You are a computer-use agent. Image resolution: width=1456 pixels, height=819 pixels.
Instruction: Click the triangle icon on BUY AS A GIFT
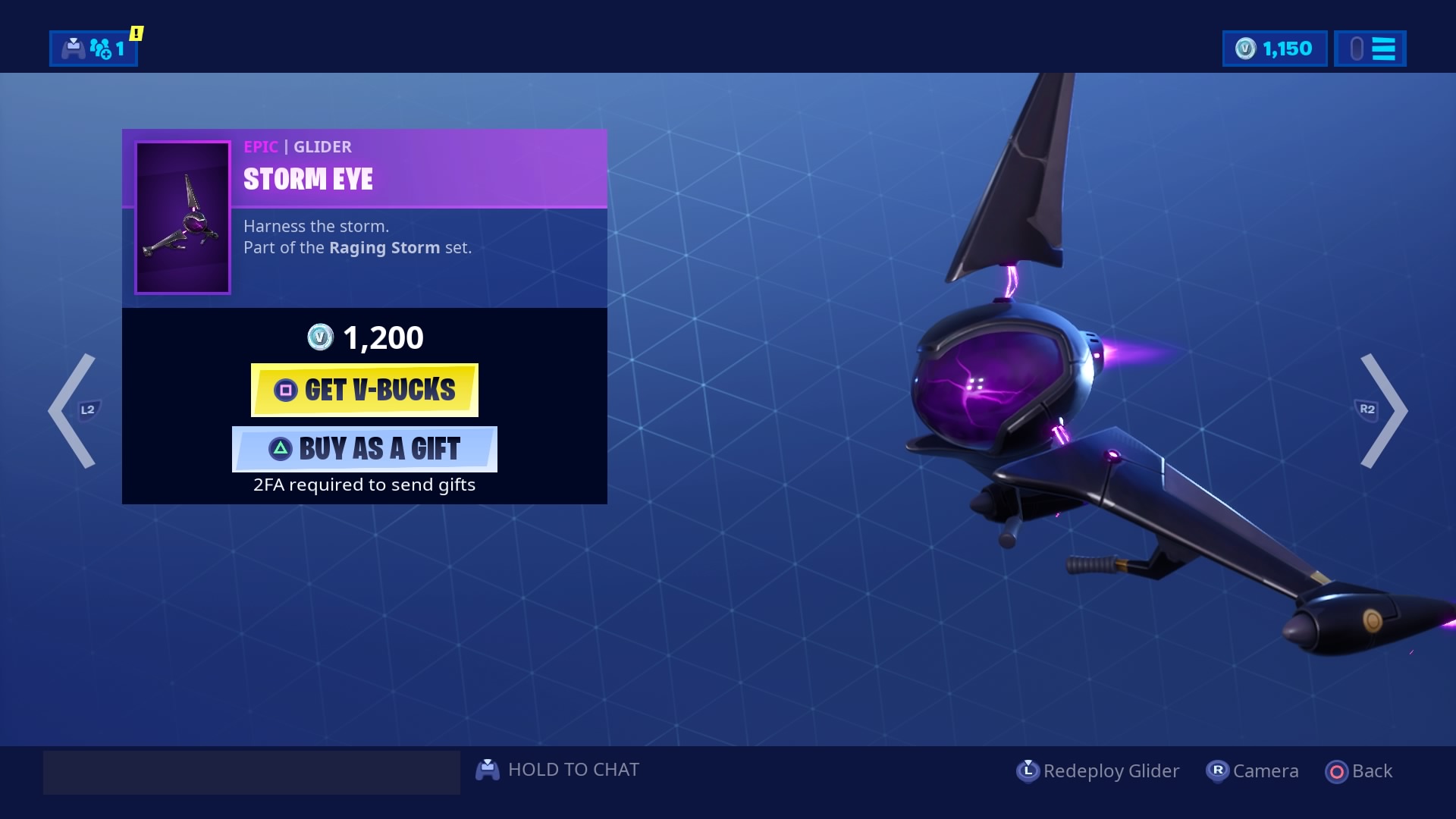coord(282,449)
